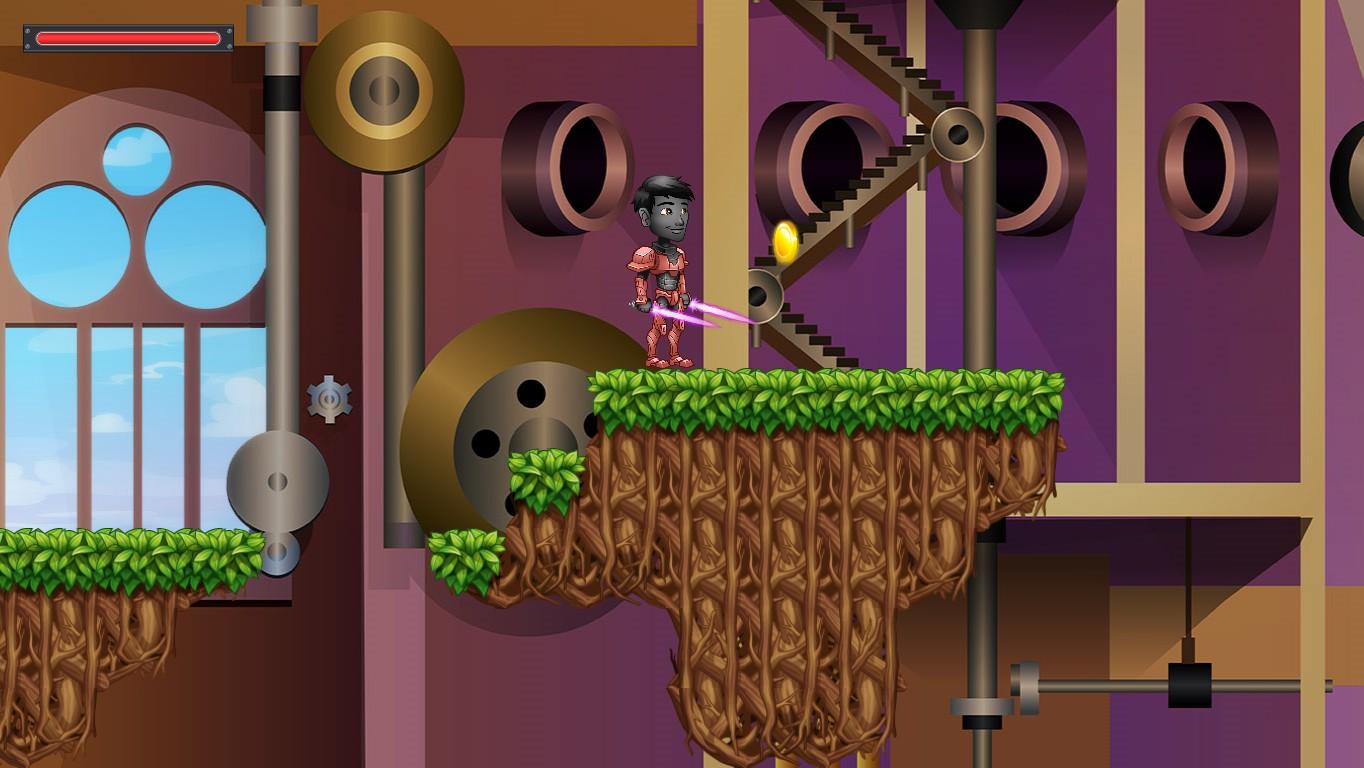Click the small gray gear on the wall
The height and width of the screenshot is (768, 1364).
329,399
